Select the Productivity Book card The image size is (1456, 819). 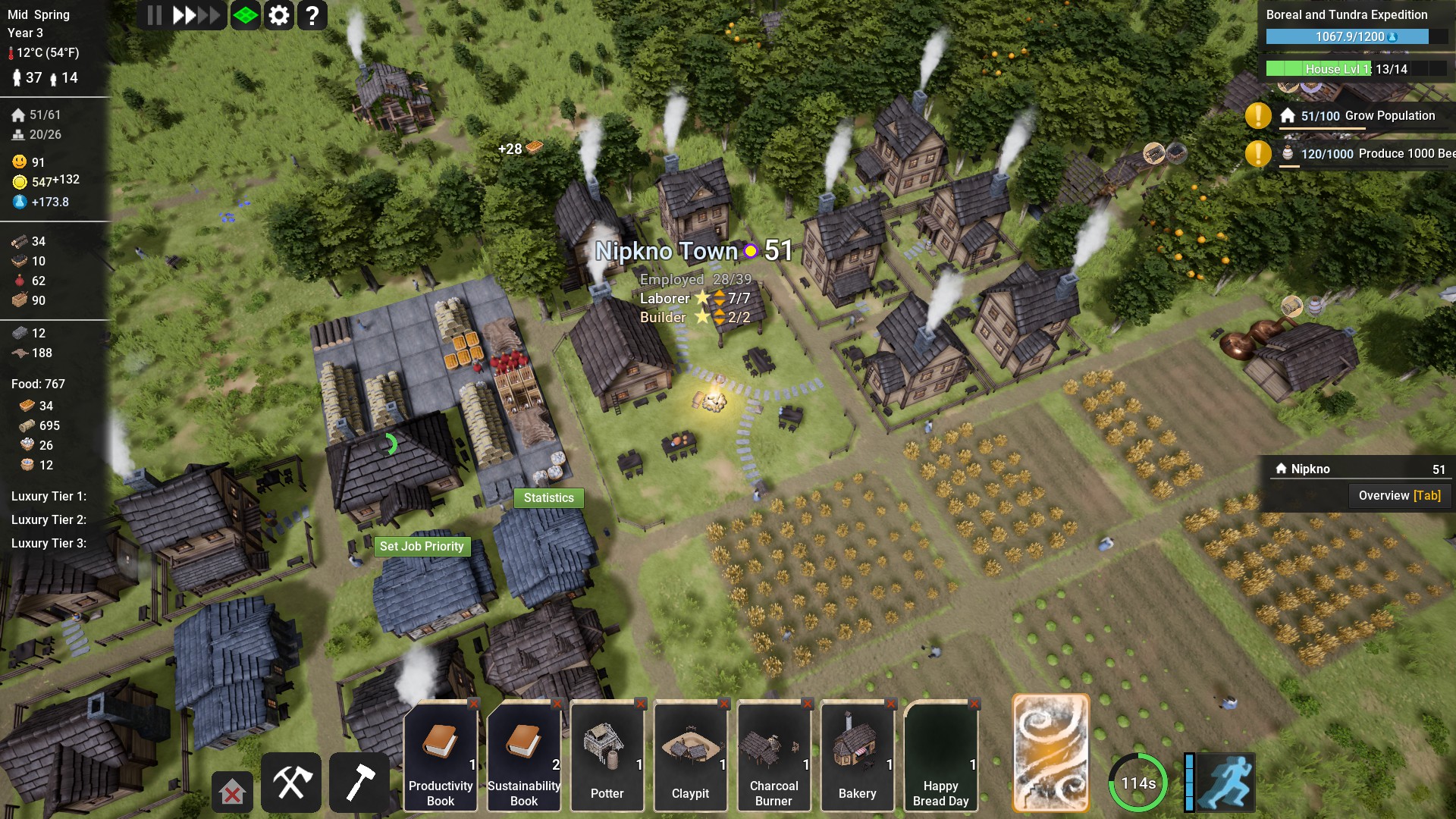click(441, 756)
